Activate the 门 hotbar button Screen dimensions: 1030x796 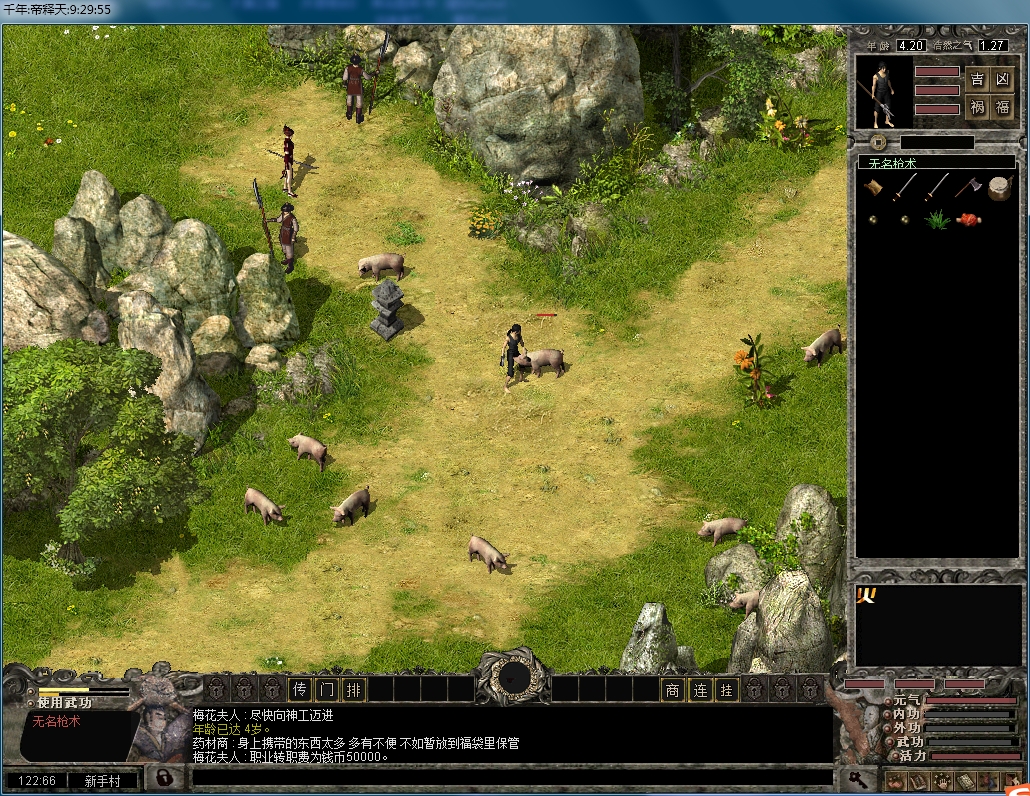click(326, 689)
